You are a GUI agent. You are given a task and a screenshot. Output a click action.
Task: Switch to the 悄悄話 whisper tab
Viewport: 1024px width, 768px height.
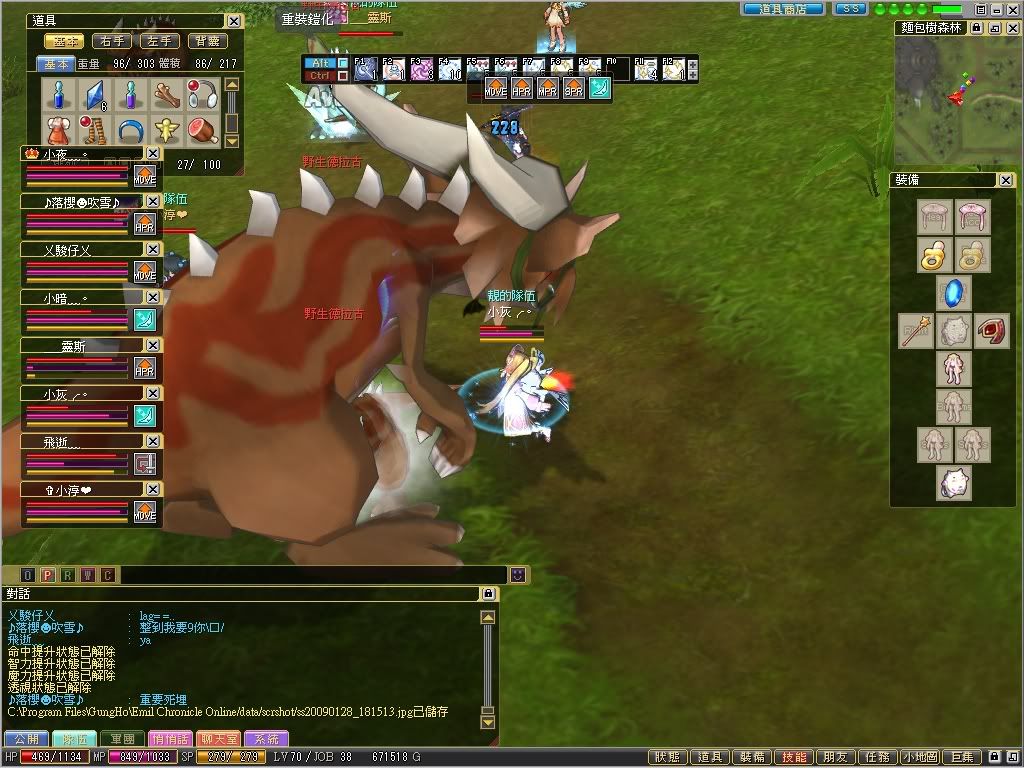point(170,739)
